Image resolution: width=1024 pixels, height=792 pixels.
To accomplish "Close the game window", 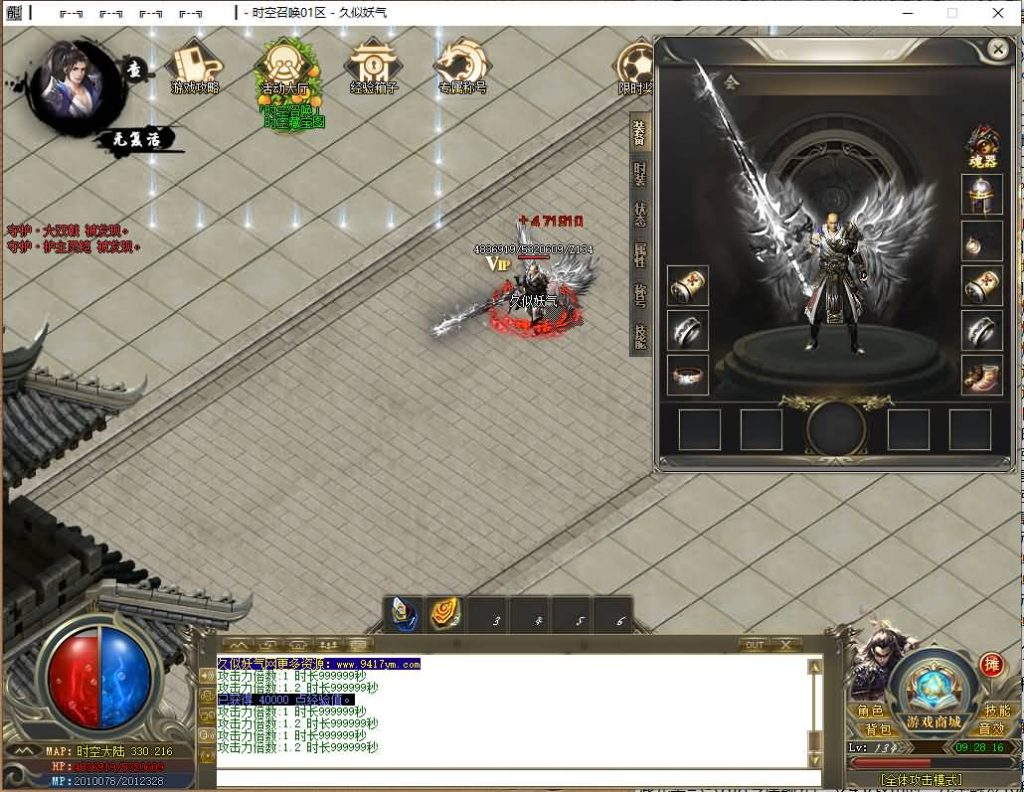I will pyautogui.click(x=998, y=13).
